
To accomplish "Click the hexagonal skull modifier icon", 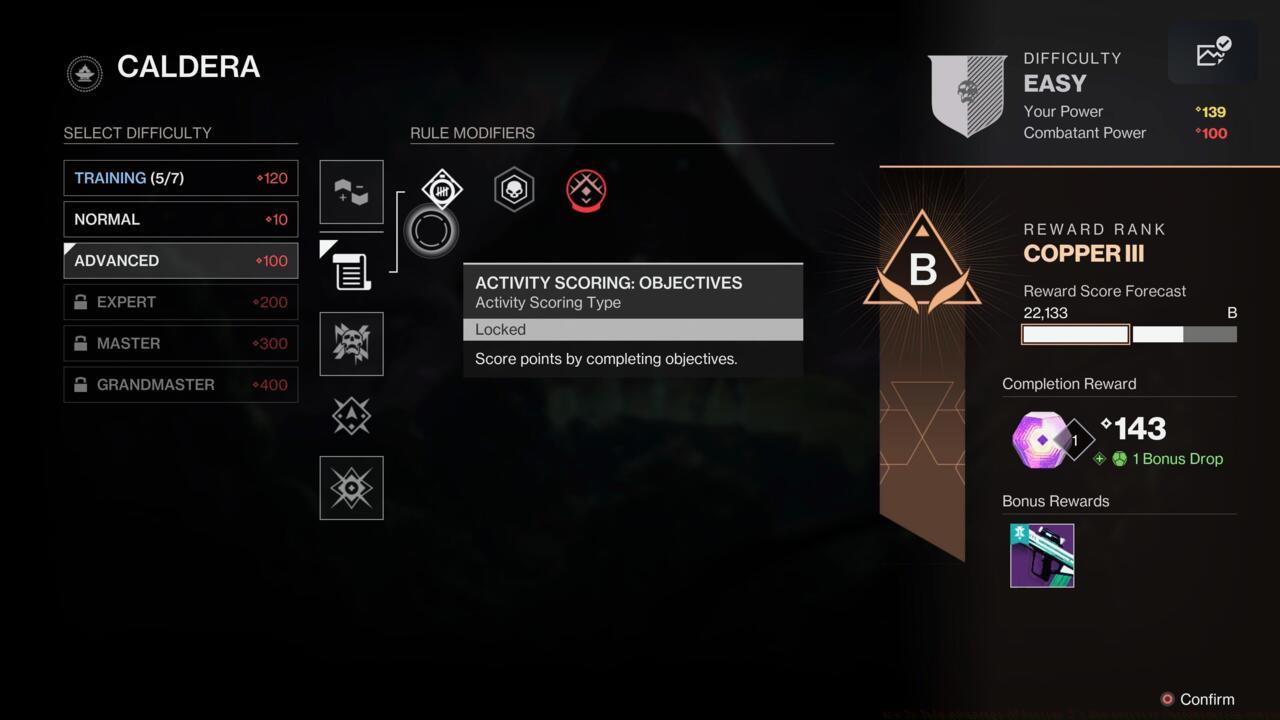I will click(x=513, y=189).
